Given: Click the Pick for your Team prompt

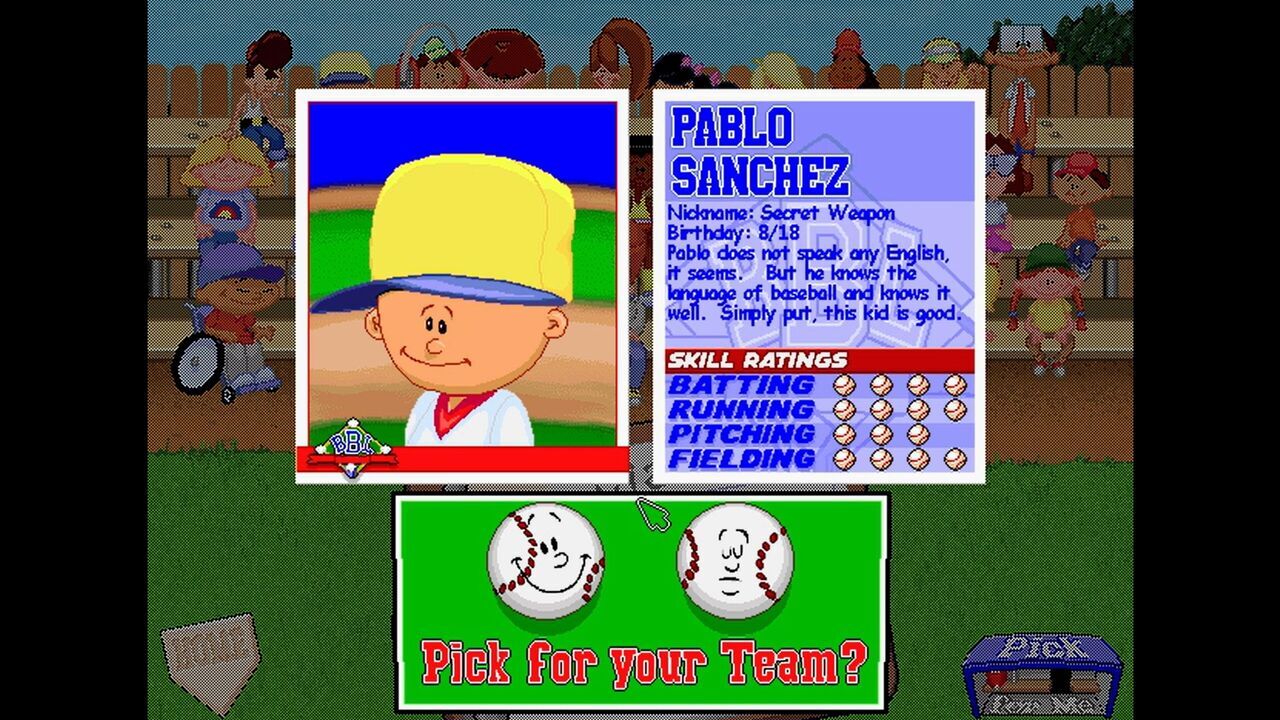Looking at the screenshot, I should click(x=640, y=663).
